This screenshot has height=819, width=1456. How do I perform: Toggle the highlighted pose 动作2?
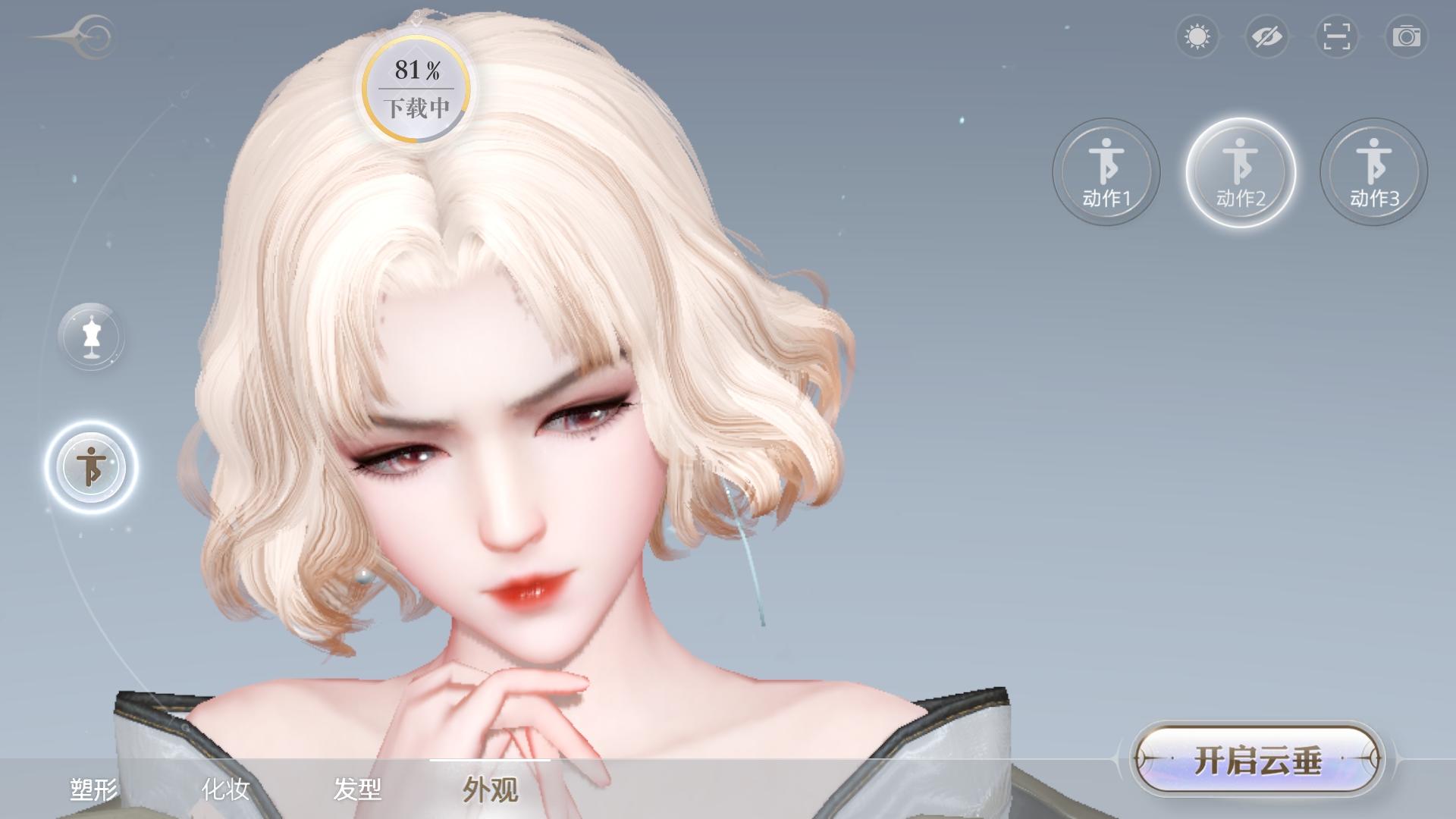click(1241, 173)
